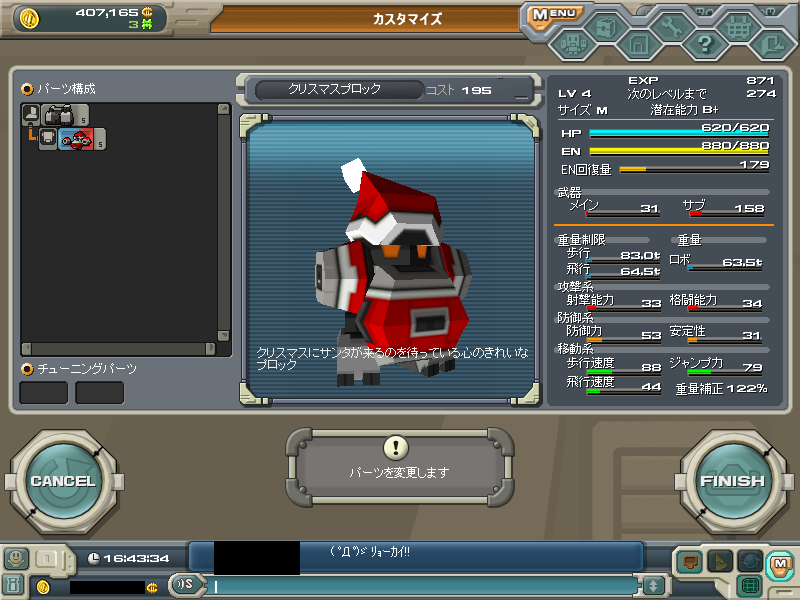This screenshot has width=800, height=600.
Task: Open help with the question mark icon
Action: [x=705, y=44]
